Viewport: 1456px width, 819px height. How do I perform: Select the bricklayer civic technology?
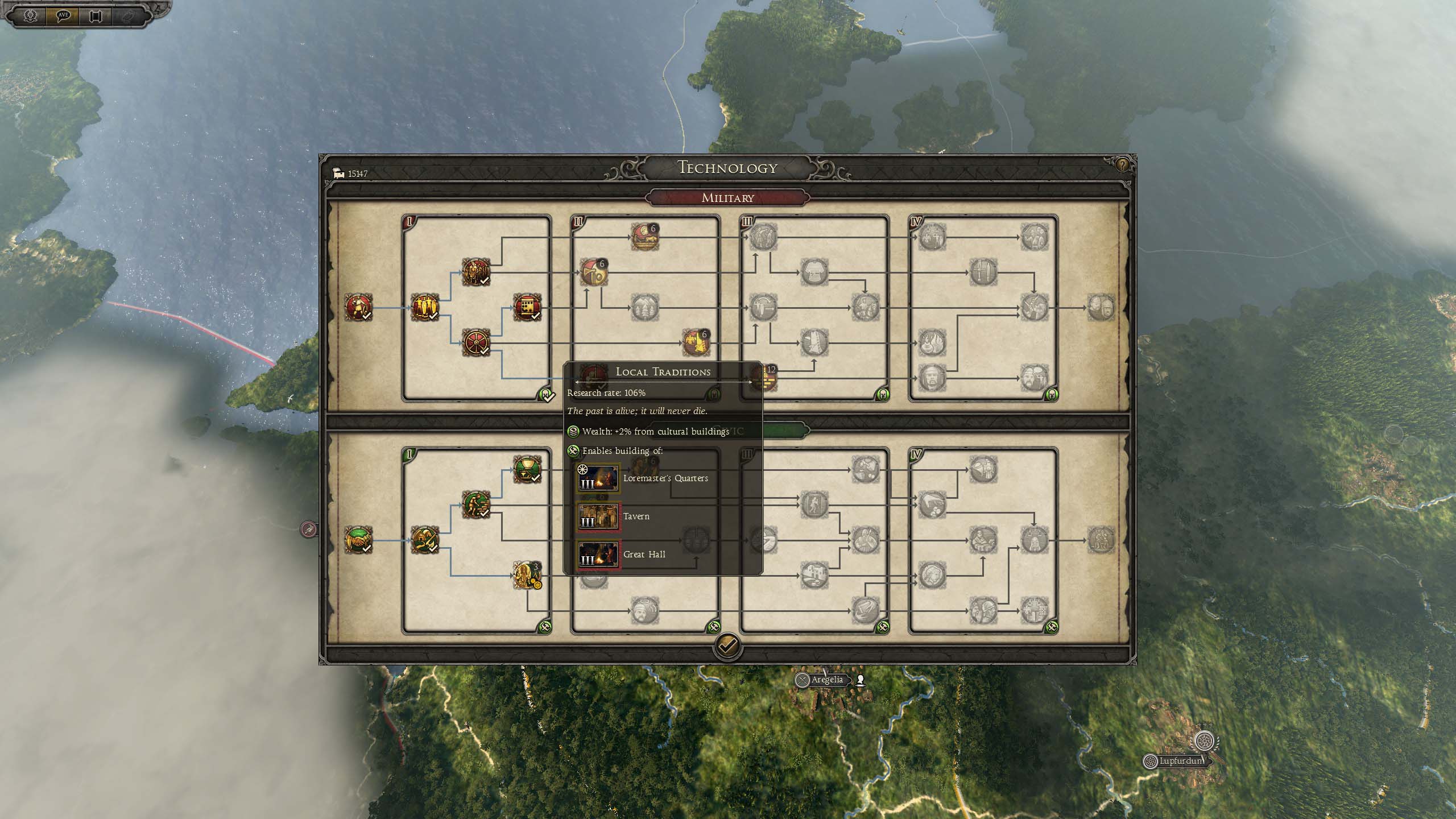[475, 504]
